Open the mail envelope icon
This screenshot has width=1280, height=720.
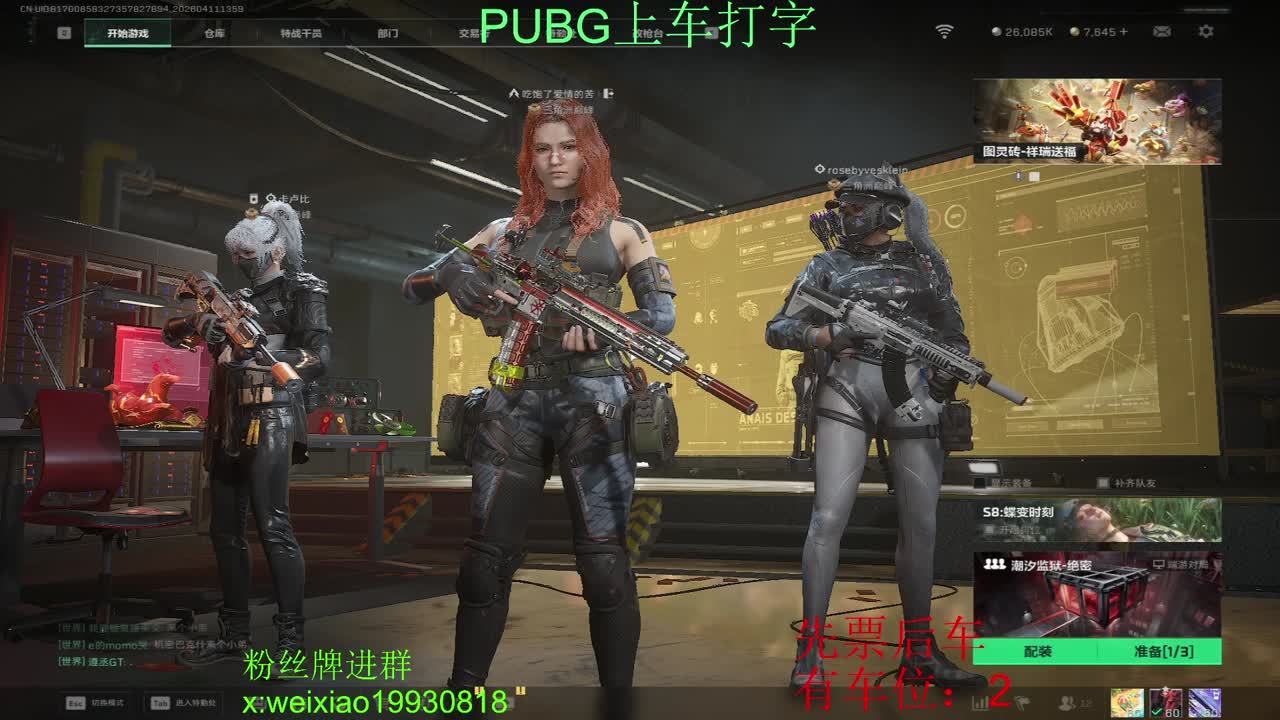1161,32
